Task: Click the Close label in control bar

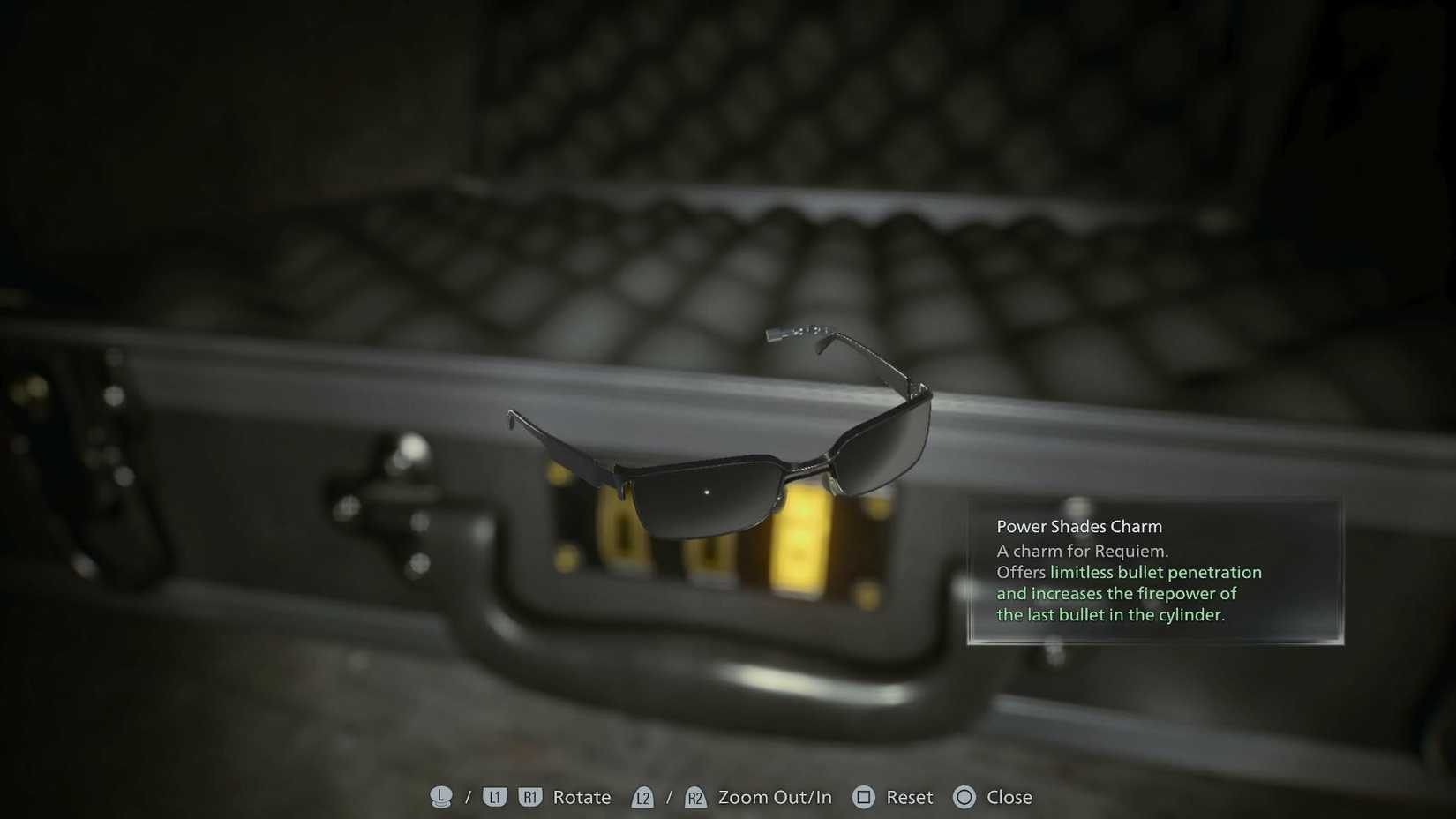Action: coord(1008,797)
